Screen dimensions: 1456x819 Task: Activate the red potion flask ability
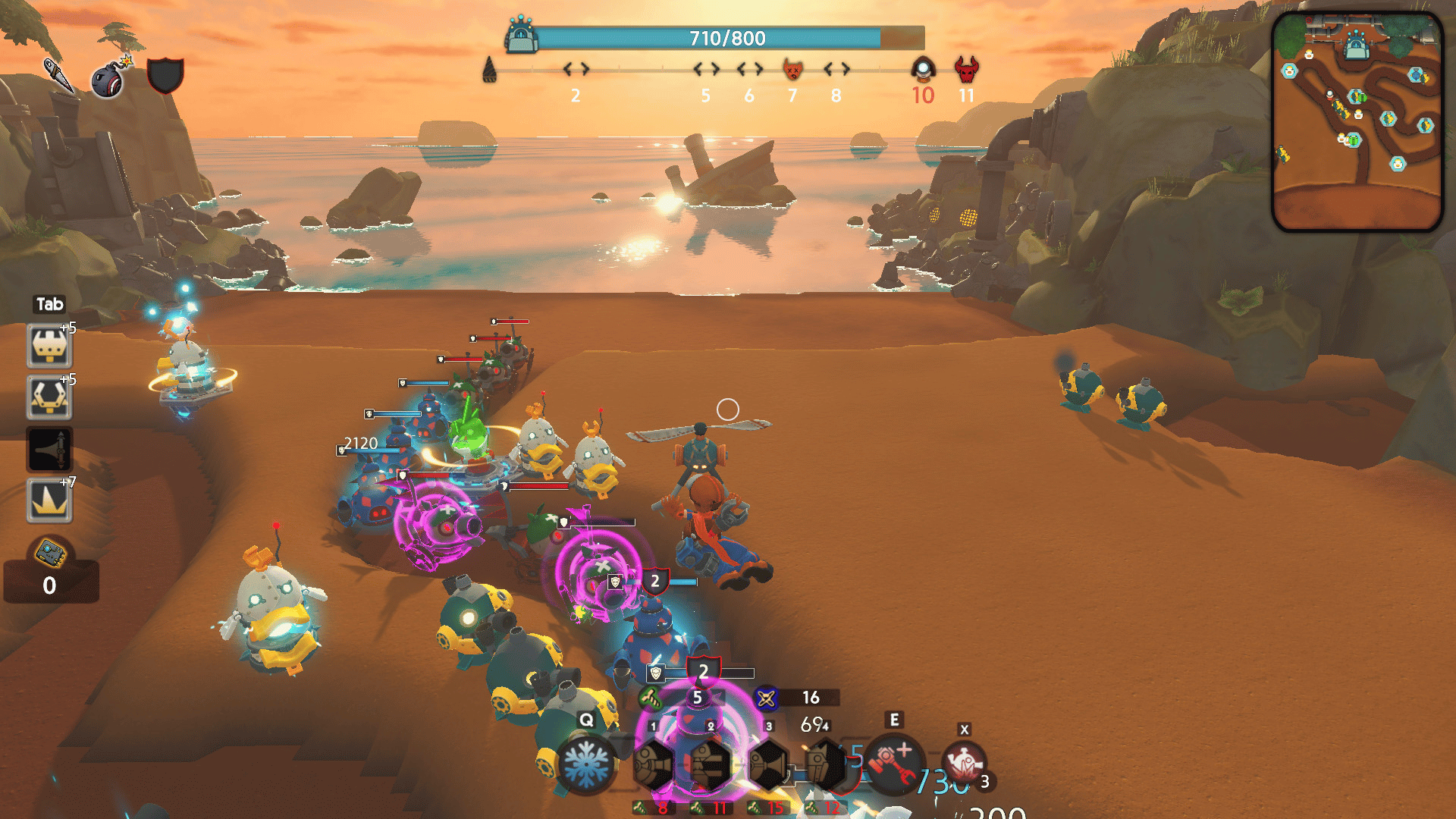(x=964, y=763)
